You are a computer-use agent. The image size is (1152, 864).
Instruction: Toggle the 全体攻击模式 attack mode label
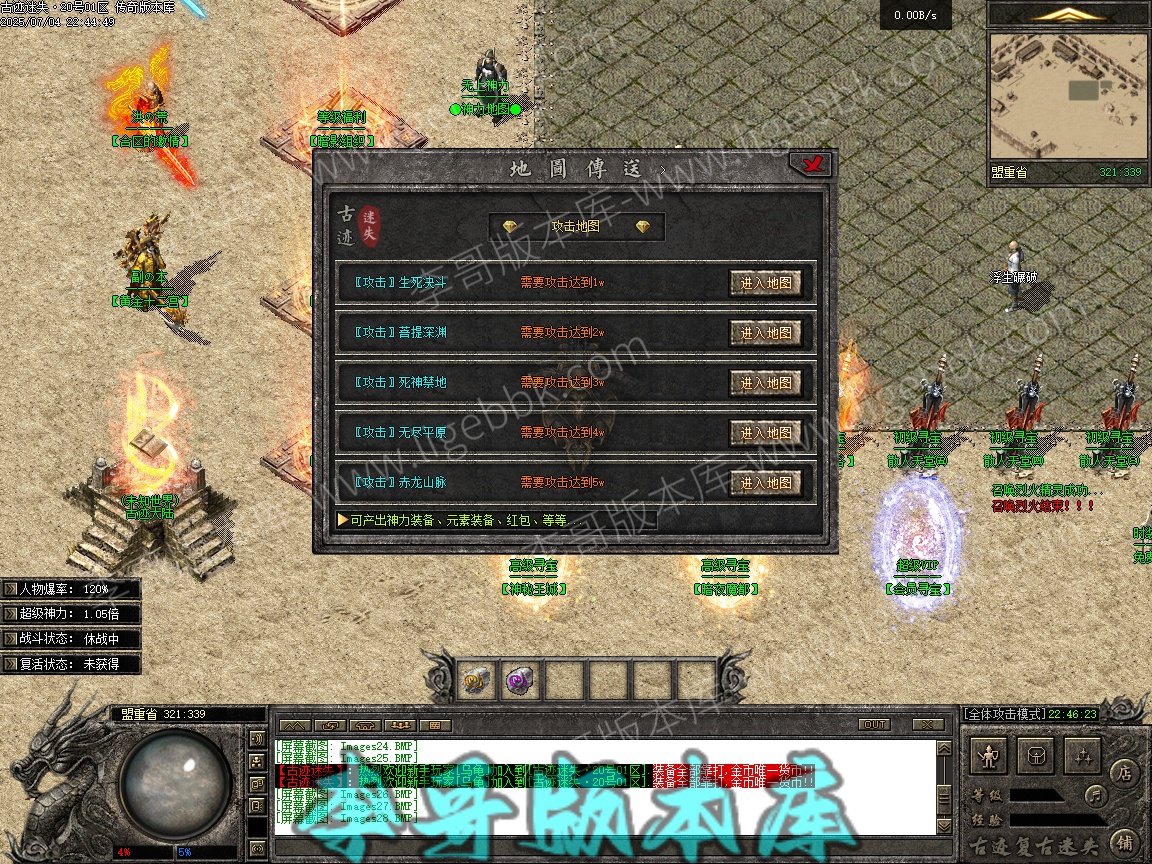pyautogui.click(x=1003, y=714)
